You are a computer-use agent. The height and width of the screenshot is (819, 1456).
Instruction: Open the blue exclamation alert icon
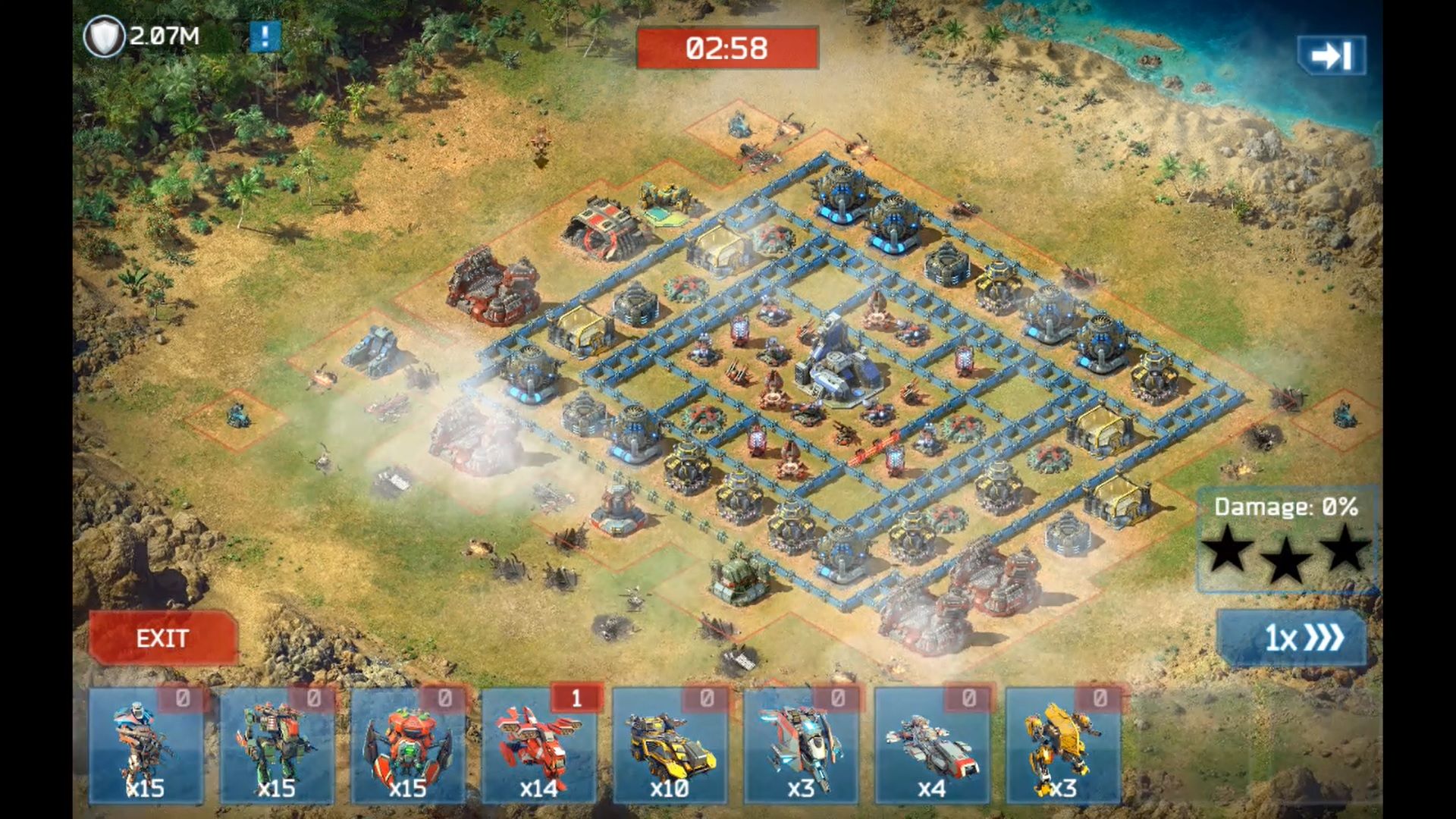pos(265,36)
